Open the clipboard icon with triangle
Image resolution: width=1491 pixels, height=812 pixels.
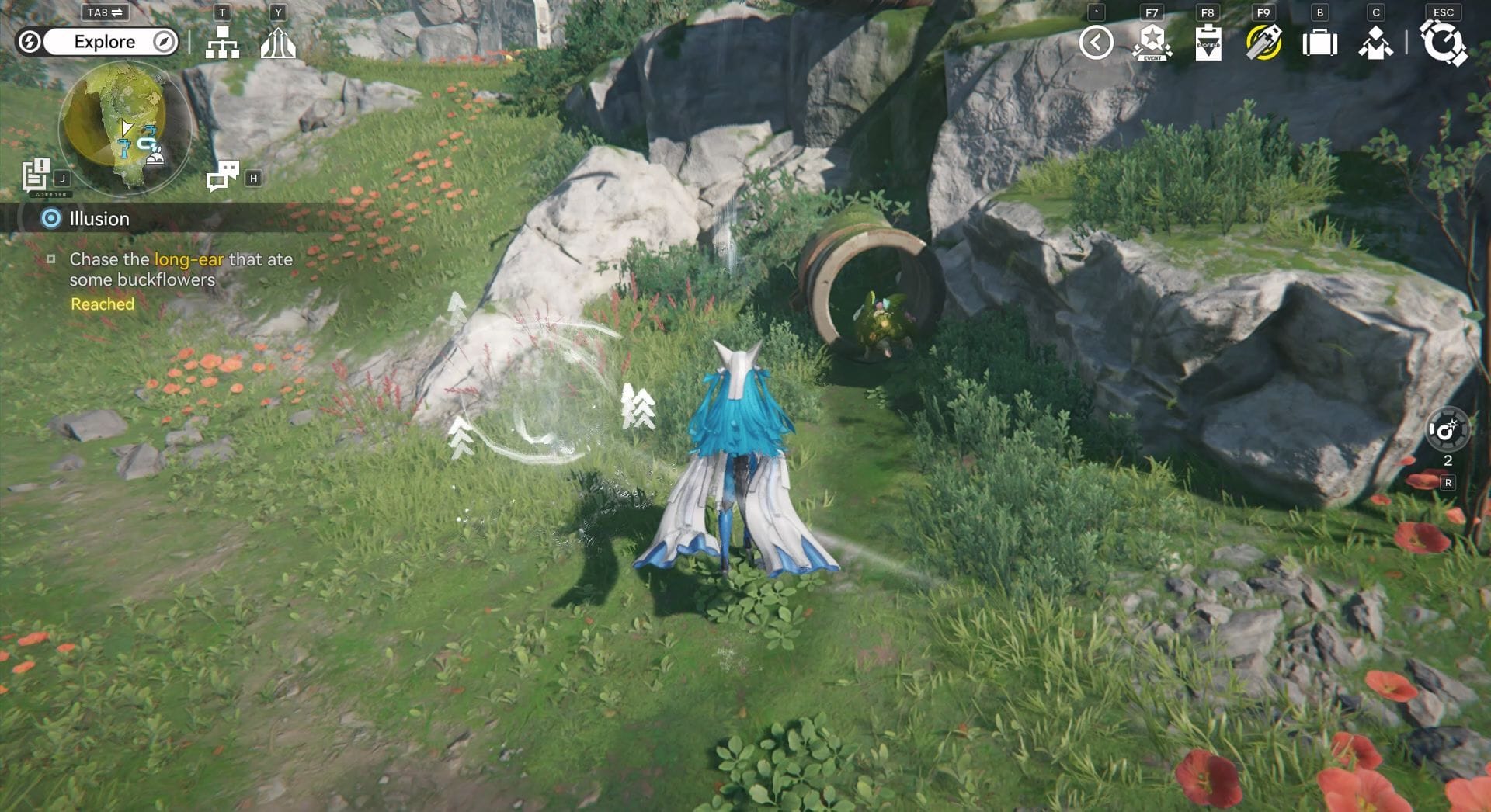pyautogui.click(x=1208, y=43)
